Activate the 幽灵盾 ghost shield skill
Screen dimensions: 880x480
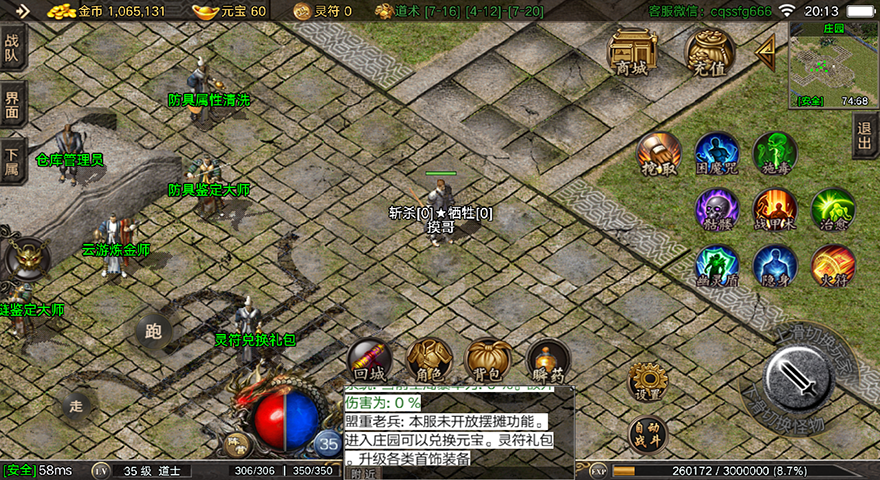pyautogui.click(x=717, y=267)
